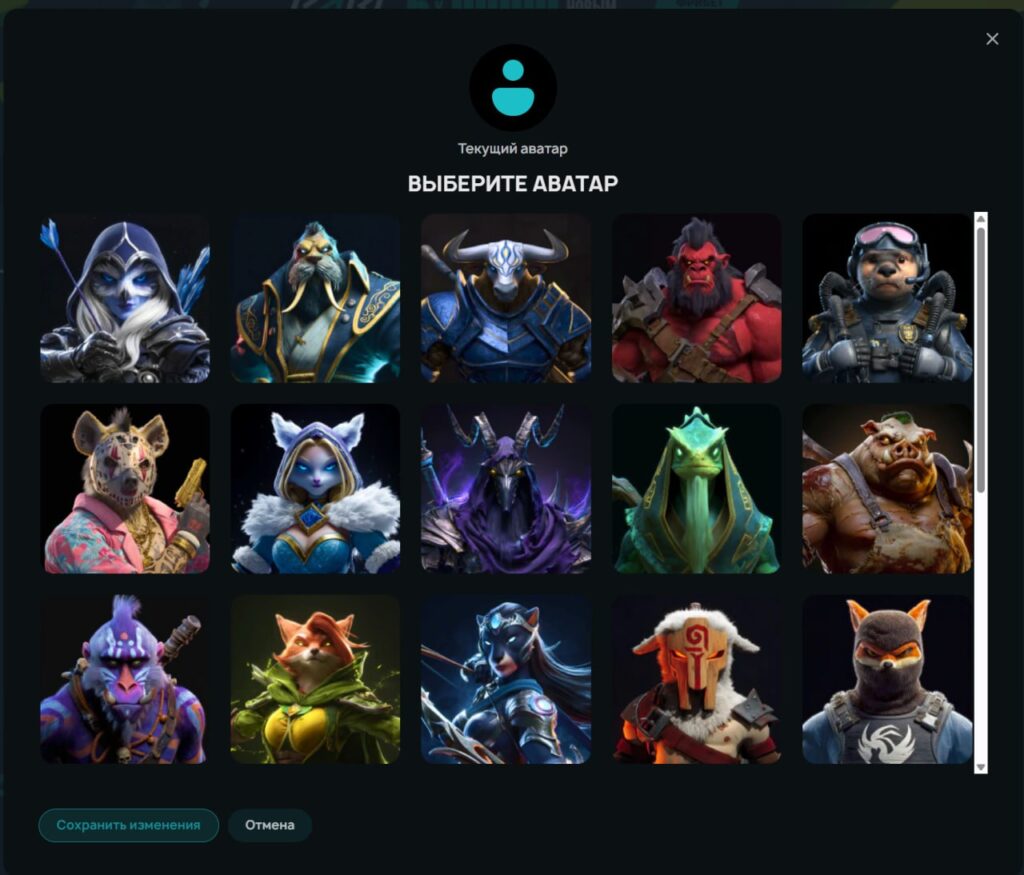Click the current avatar placeholder icon

513,87
